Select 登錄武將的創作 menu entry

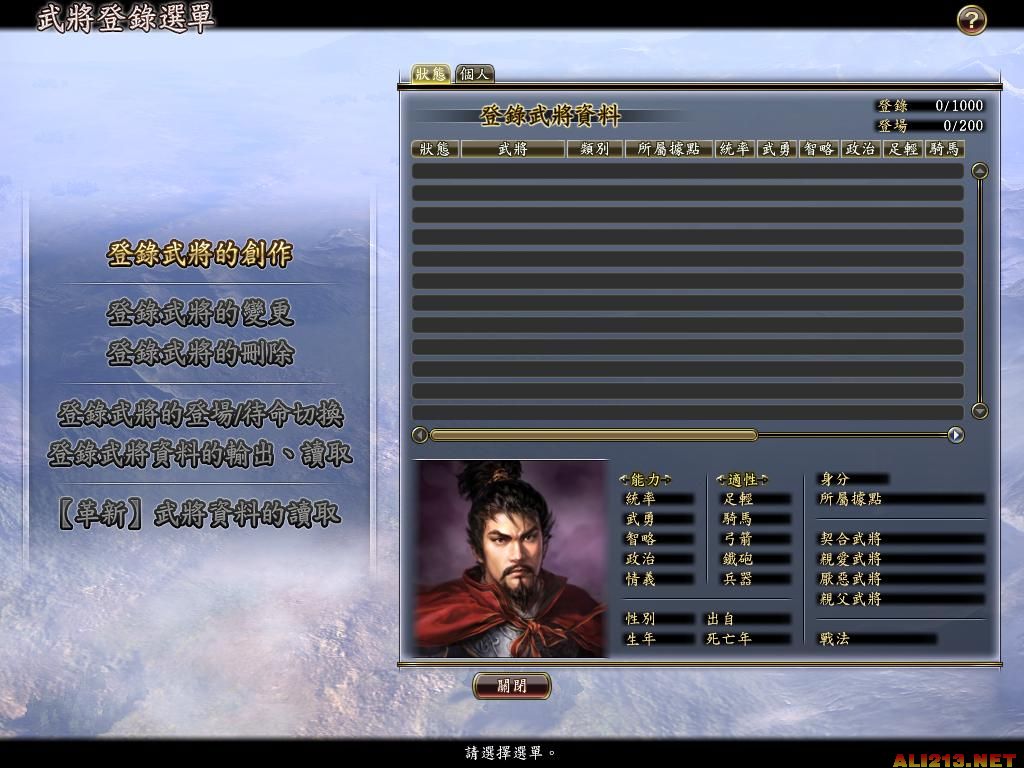[200, 255]
